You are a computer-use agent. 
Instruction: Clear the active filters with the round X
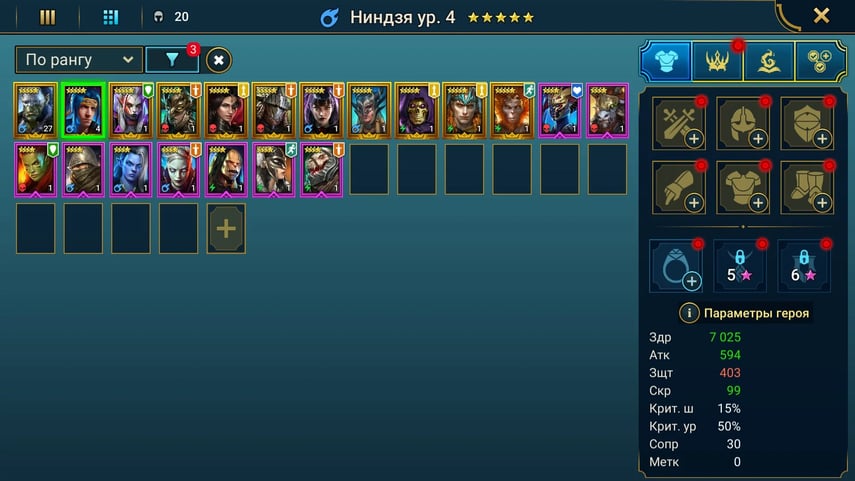219,60
